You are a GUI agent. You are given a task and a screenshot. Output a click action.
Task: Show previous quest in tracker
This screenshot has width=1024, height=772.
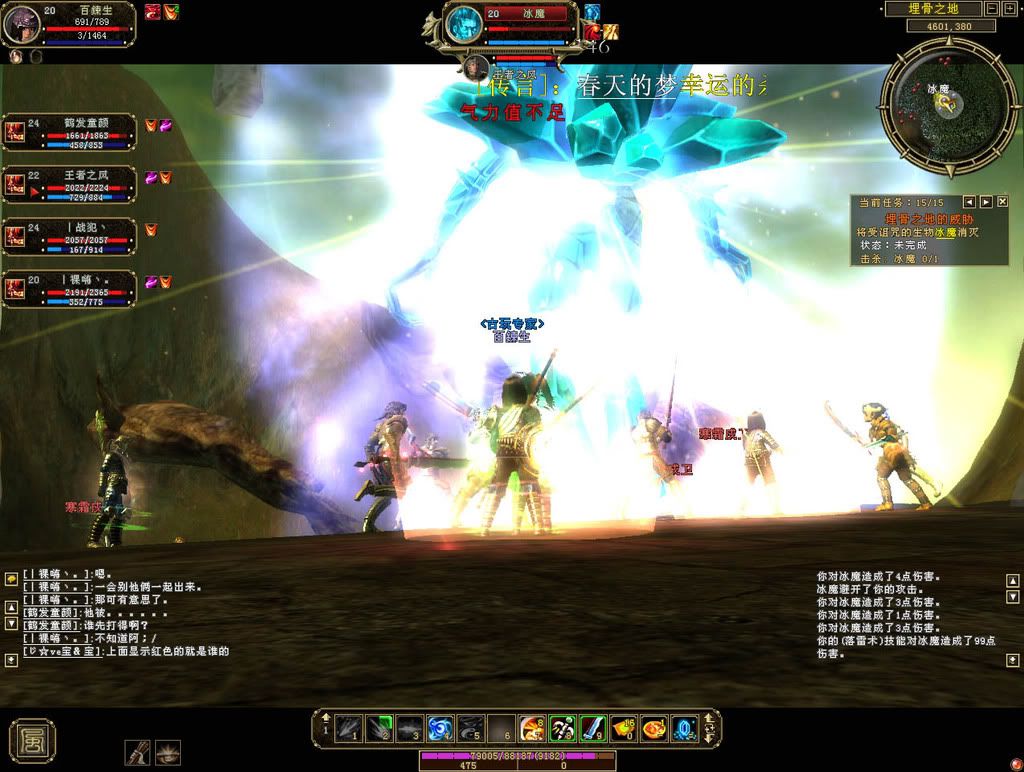968,202
